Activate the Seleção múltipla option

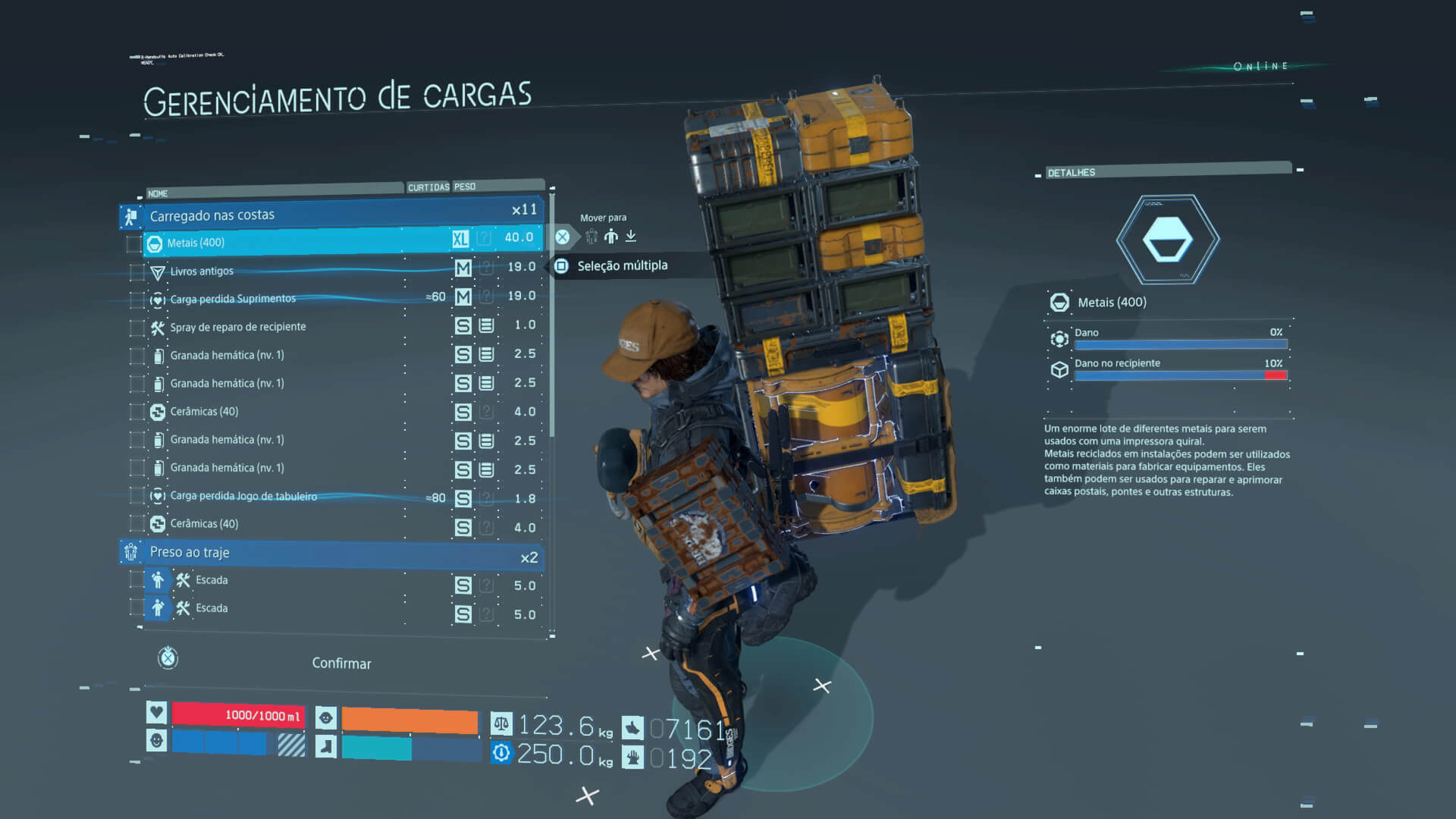click(x=622, y=265)
